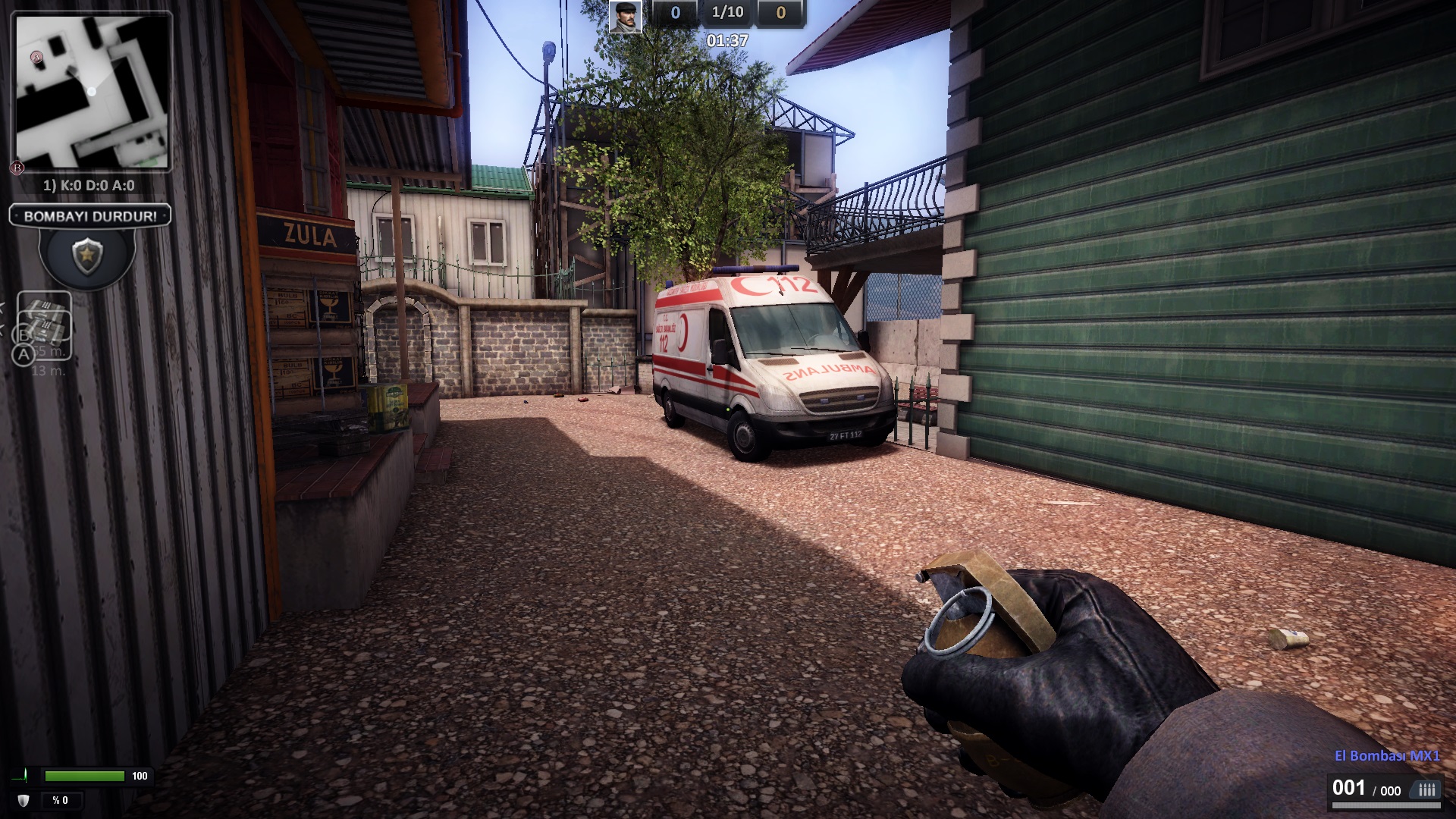Select the El Bombası MX1 weapon label
1456x819 pixels.
[x=1387, y=755]
